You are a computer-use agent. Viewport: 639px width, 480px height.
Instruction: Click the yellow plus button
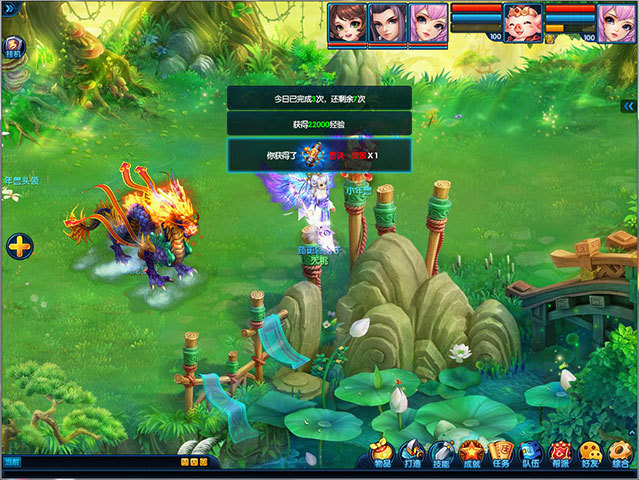click(20, 245)
